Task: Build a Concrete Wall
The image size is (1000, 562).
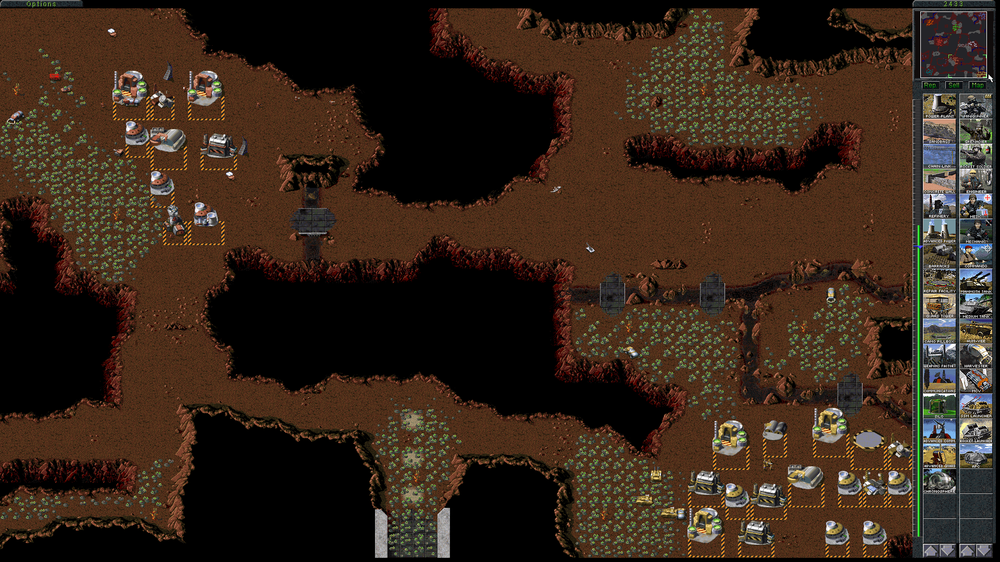Action: point(940,180)
